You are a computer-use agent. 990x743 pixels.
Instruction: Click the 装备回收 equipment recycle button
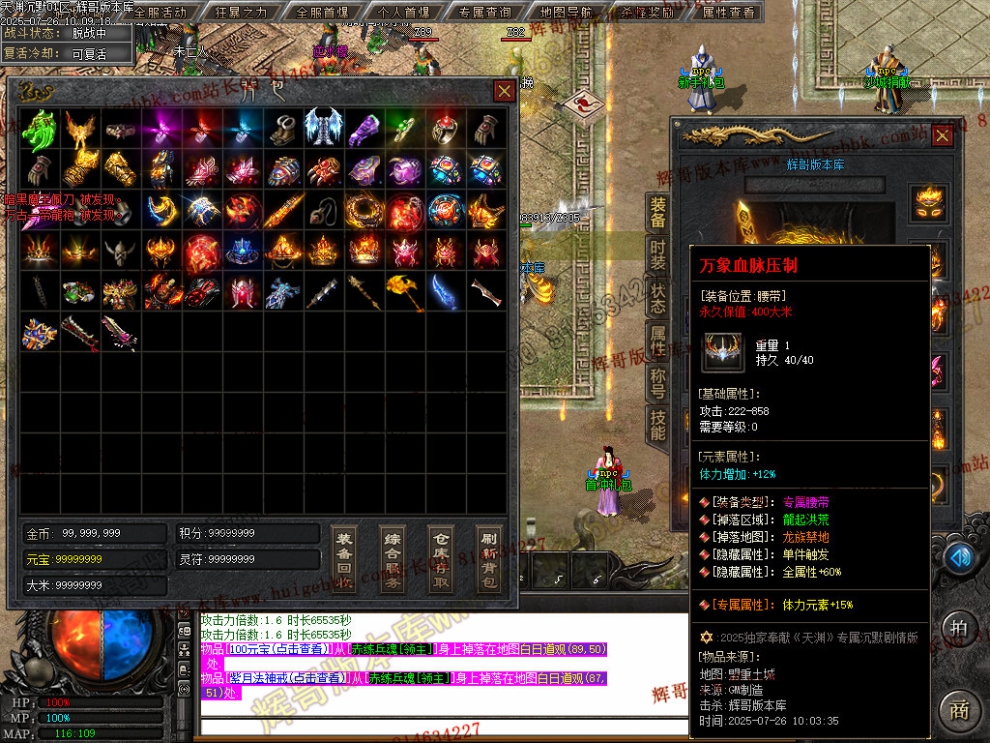[344, 560]
